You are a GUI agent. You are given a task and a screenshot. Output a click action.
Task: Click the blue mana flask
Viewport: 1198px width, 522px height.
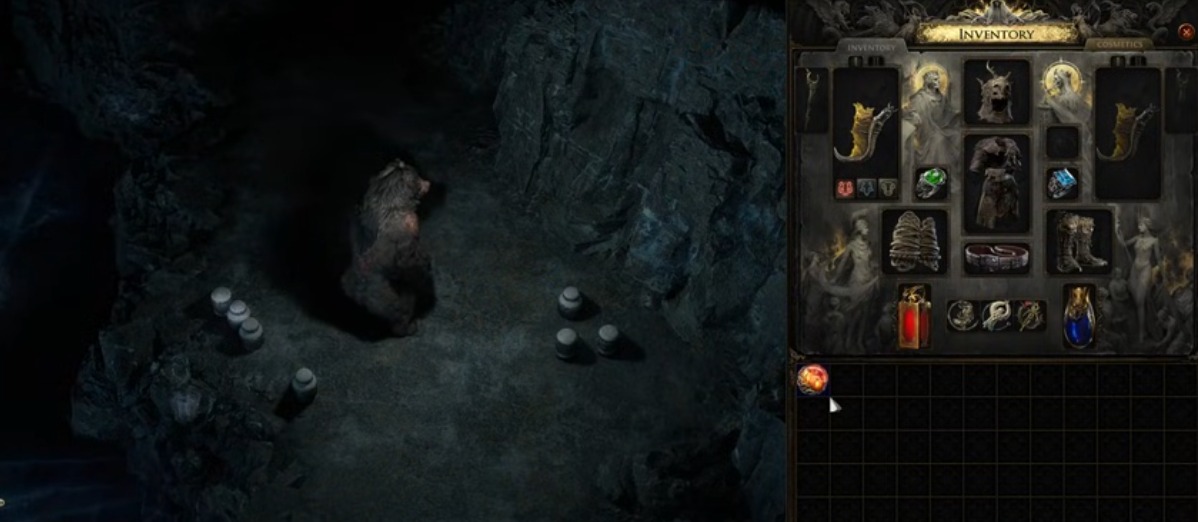[x=1078, y=316]
